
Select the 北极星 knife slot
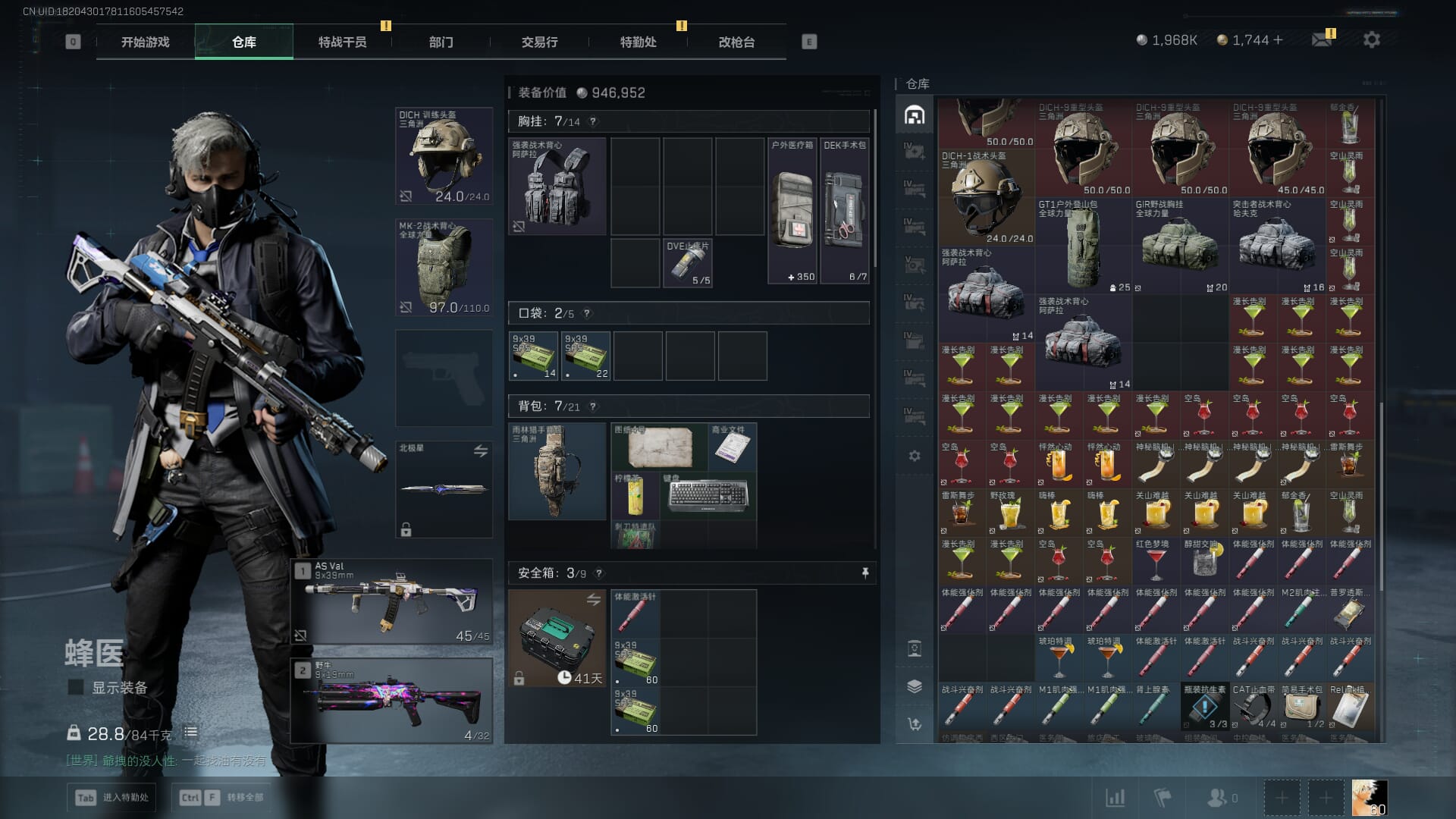444,489
